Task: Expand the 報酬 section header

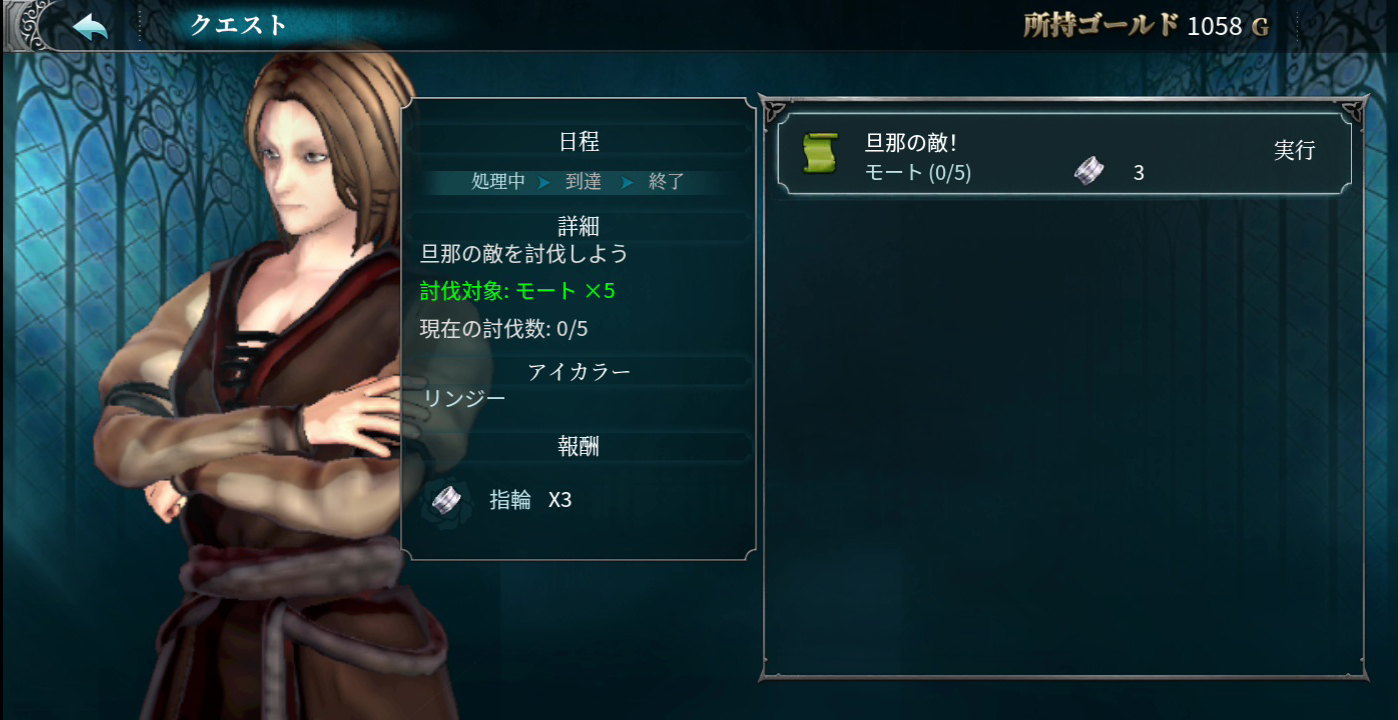Action: [x=578, y=447]
